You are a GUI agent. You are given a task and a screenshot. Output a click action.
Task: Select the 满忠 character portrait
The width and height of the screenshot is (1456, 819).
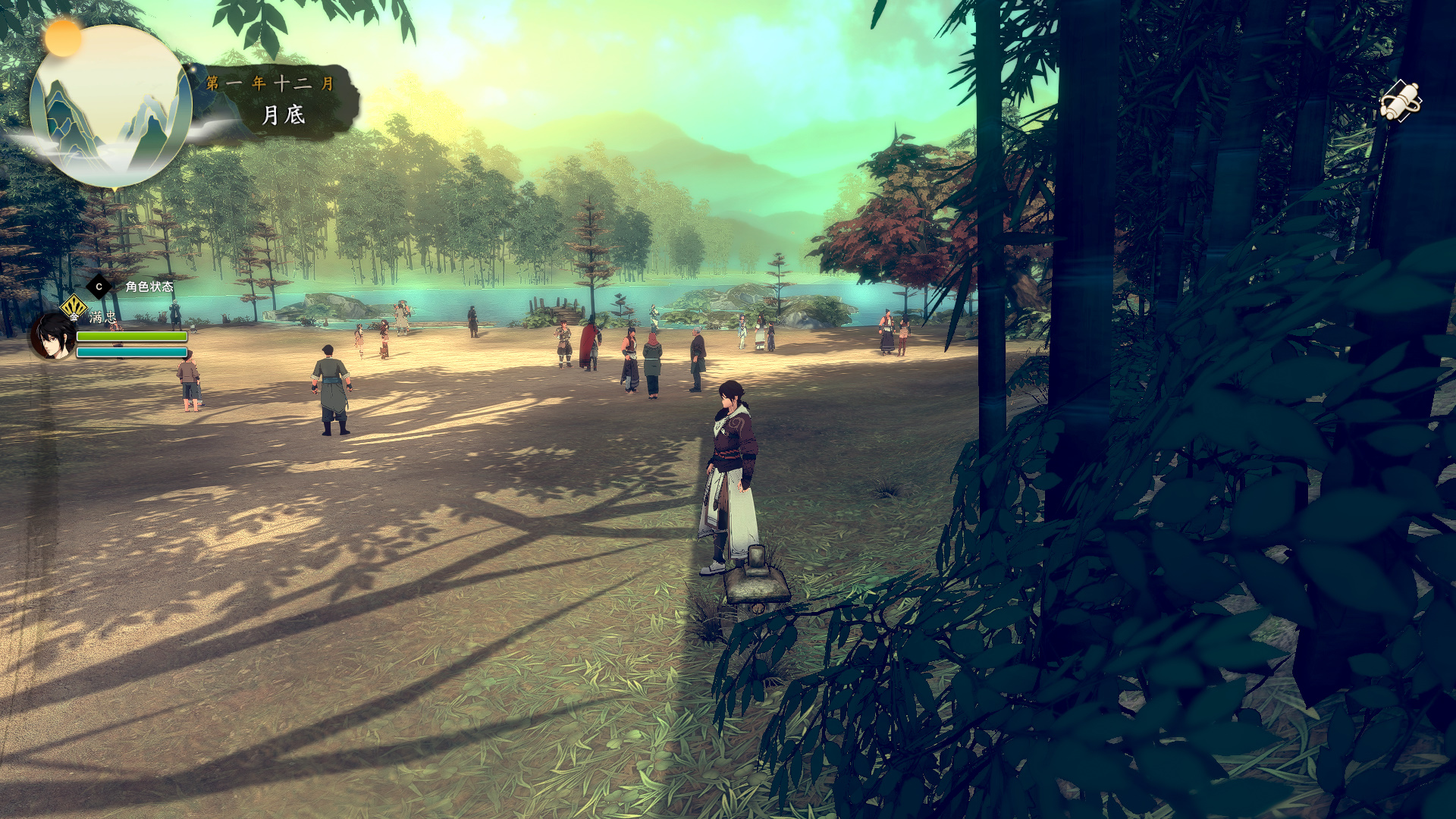52,337
